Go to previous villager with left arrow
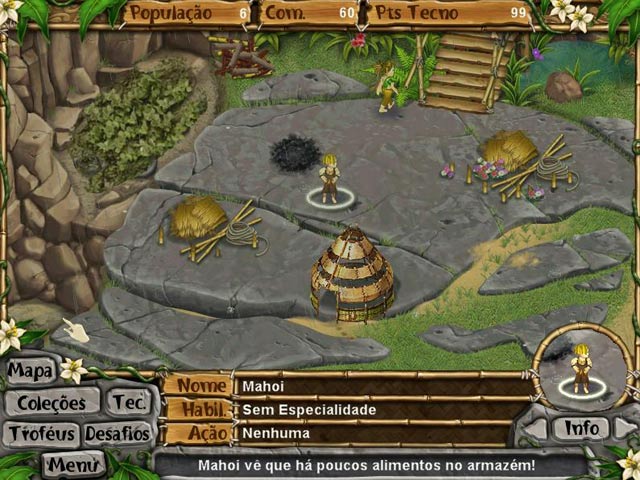Viewport: 640px width, 480px height. [535, 429]
